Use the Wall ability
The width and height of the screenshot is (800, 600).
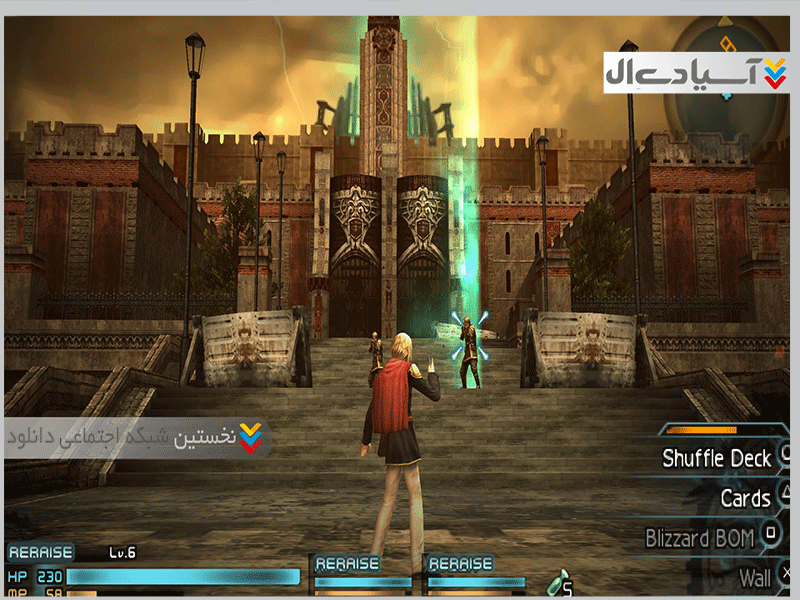755,577
